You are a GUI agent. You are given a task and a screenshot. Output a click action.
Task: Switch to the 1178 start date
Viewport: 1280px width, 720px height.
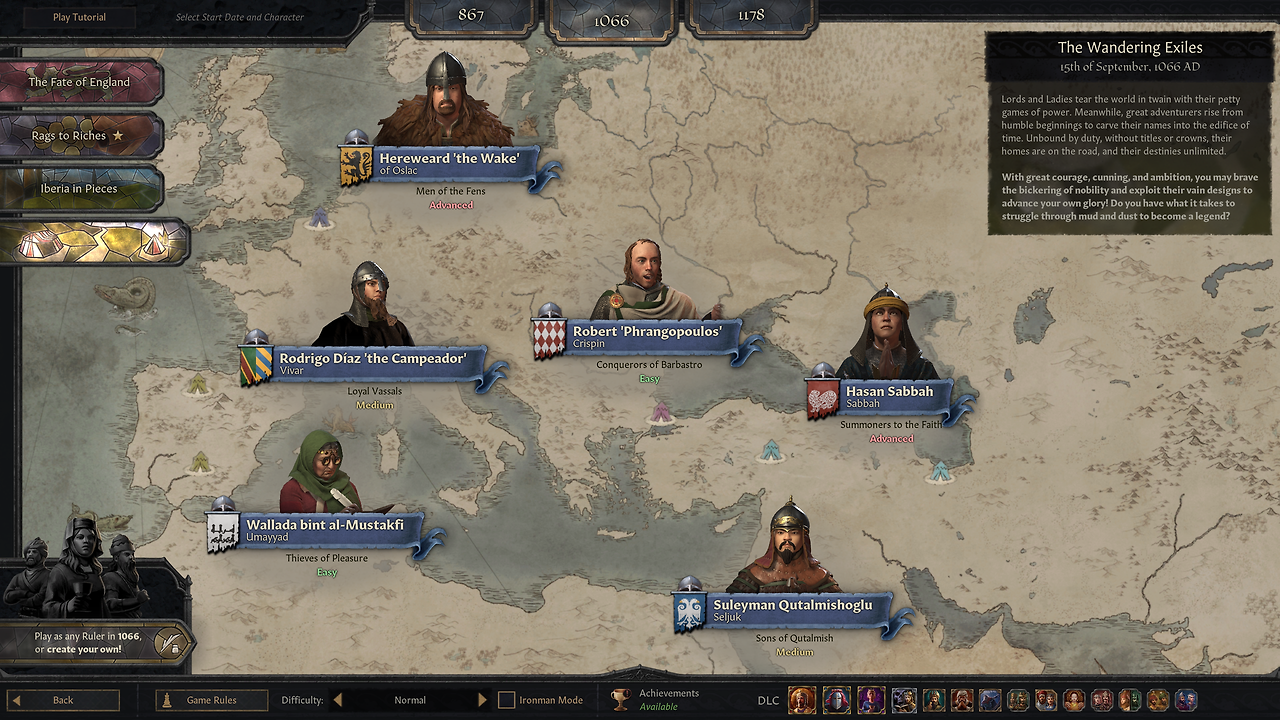click(750, 15)
